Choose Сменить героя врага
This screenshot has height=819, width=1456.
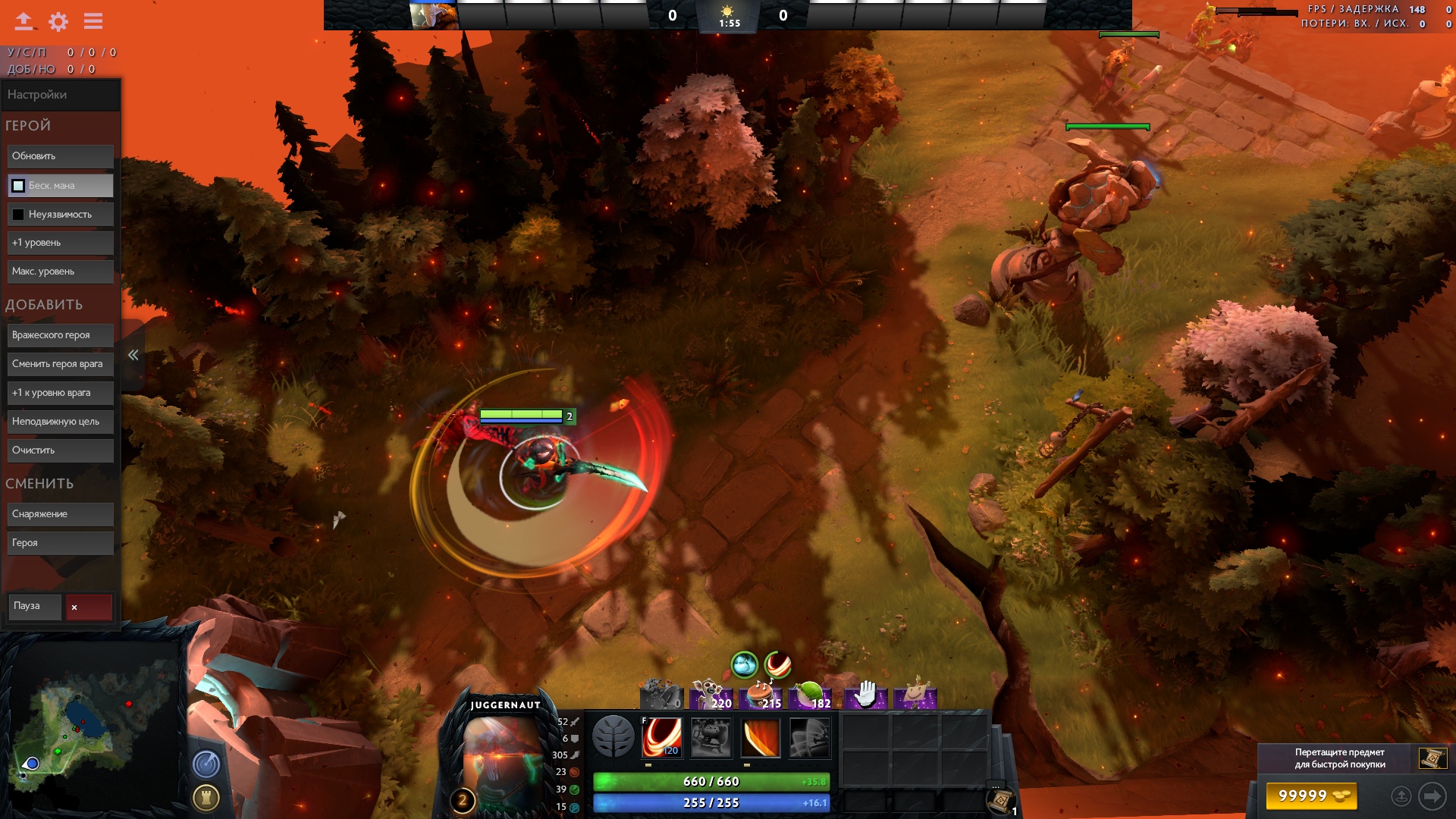coord(61,364)
